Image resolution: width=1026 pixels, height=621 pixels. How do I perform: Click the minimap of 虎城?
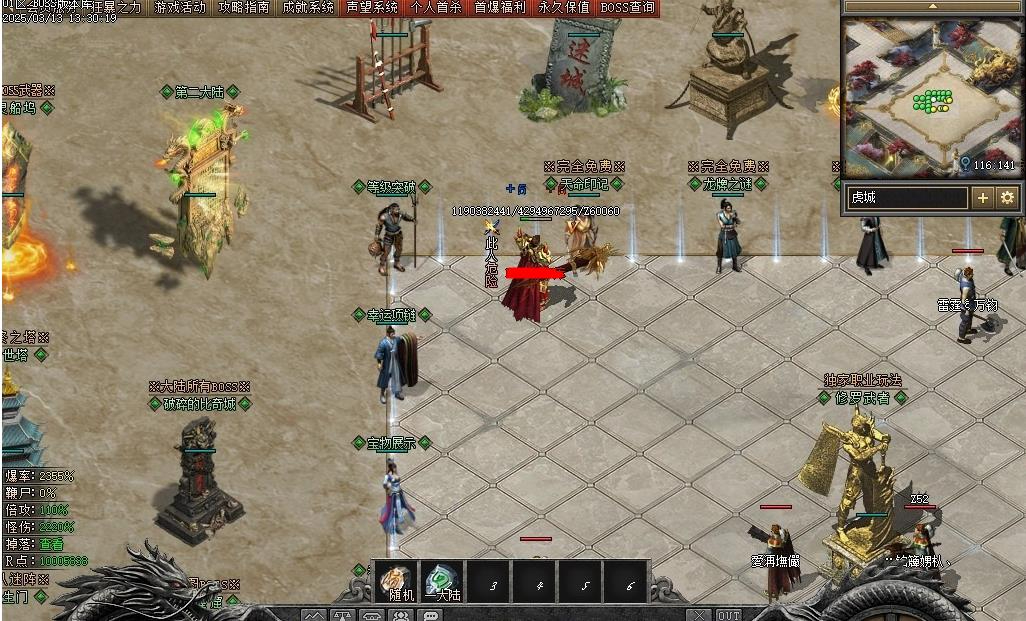[932, 97]
